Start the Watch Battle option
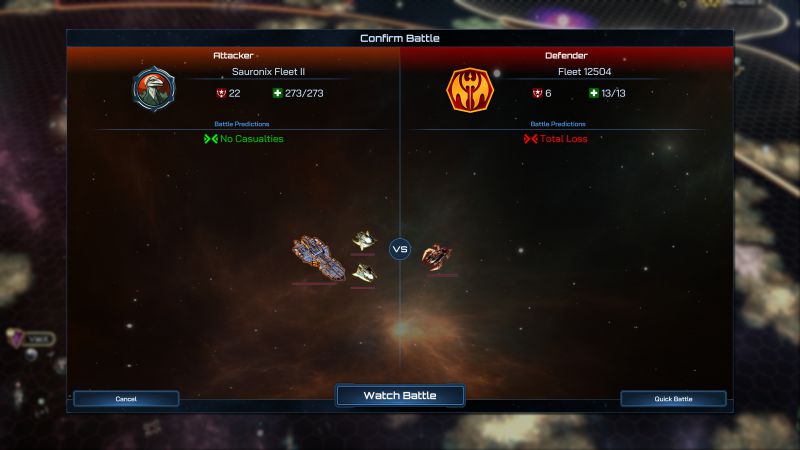The width and height of the screenshot is (800, 450). click(x=400, y=396)
